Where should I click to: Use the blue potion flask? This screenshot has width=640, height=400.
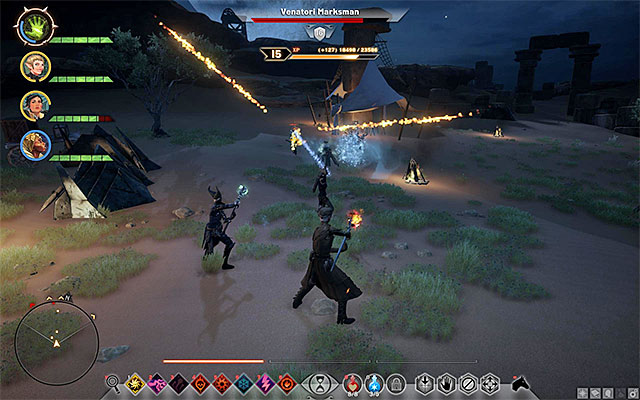click(x=374, y=382)
